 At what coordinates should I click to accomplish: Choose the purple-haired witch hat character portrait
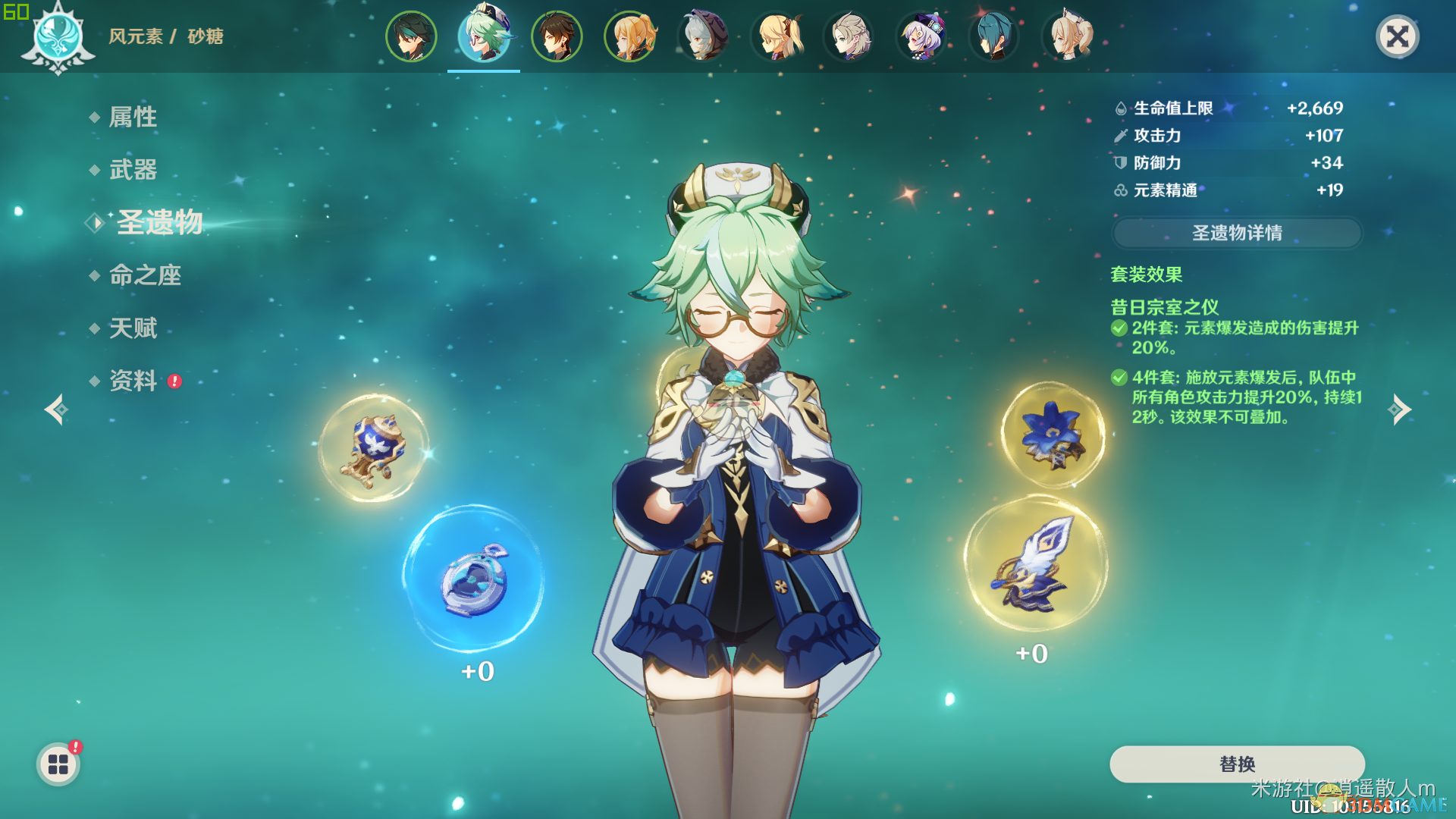(x=921, y=36)
